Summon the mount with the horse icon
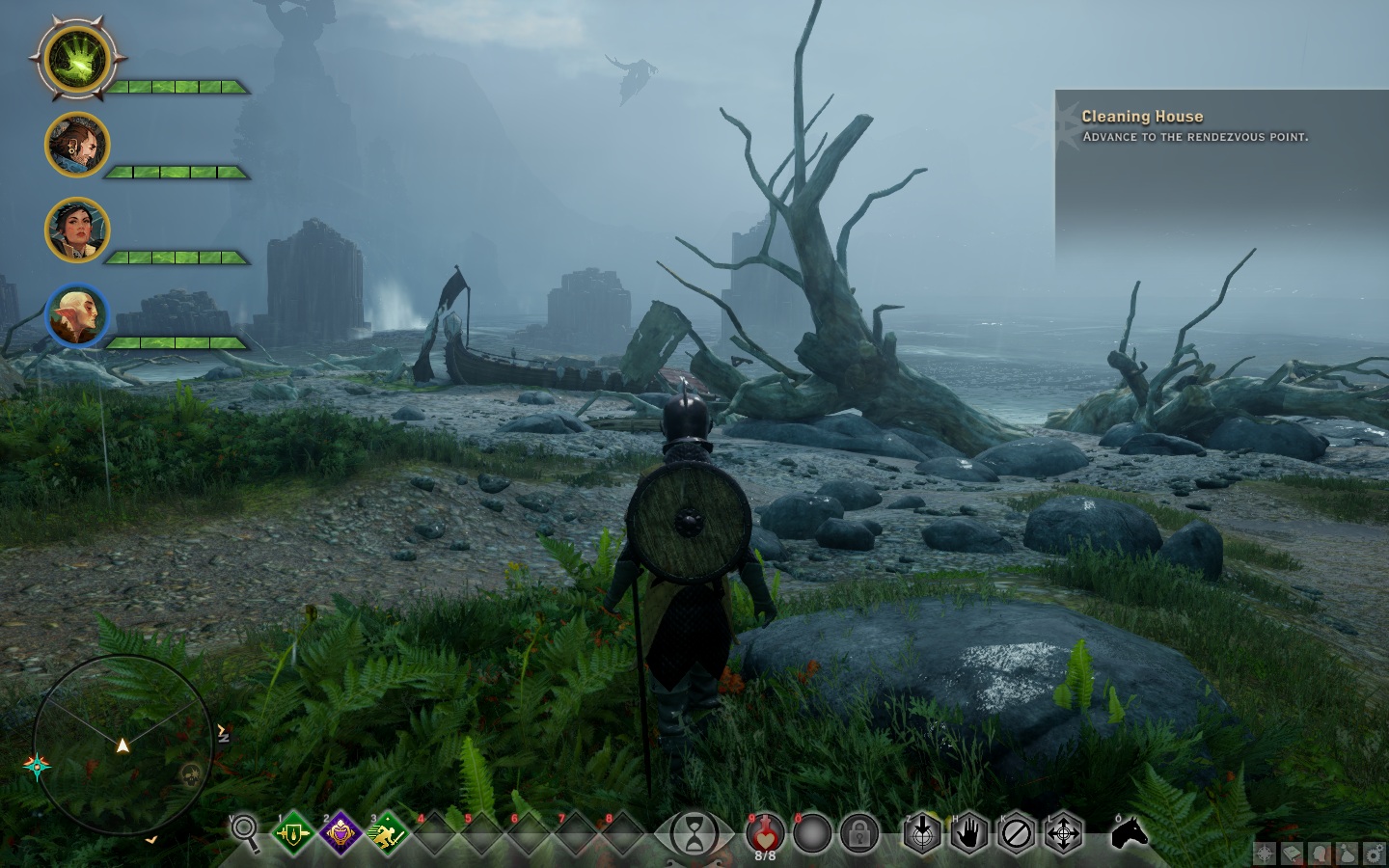The height and width of the screenshot is (868, 1389). click(1130, 831)
